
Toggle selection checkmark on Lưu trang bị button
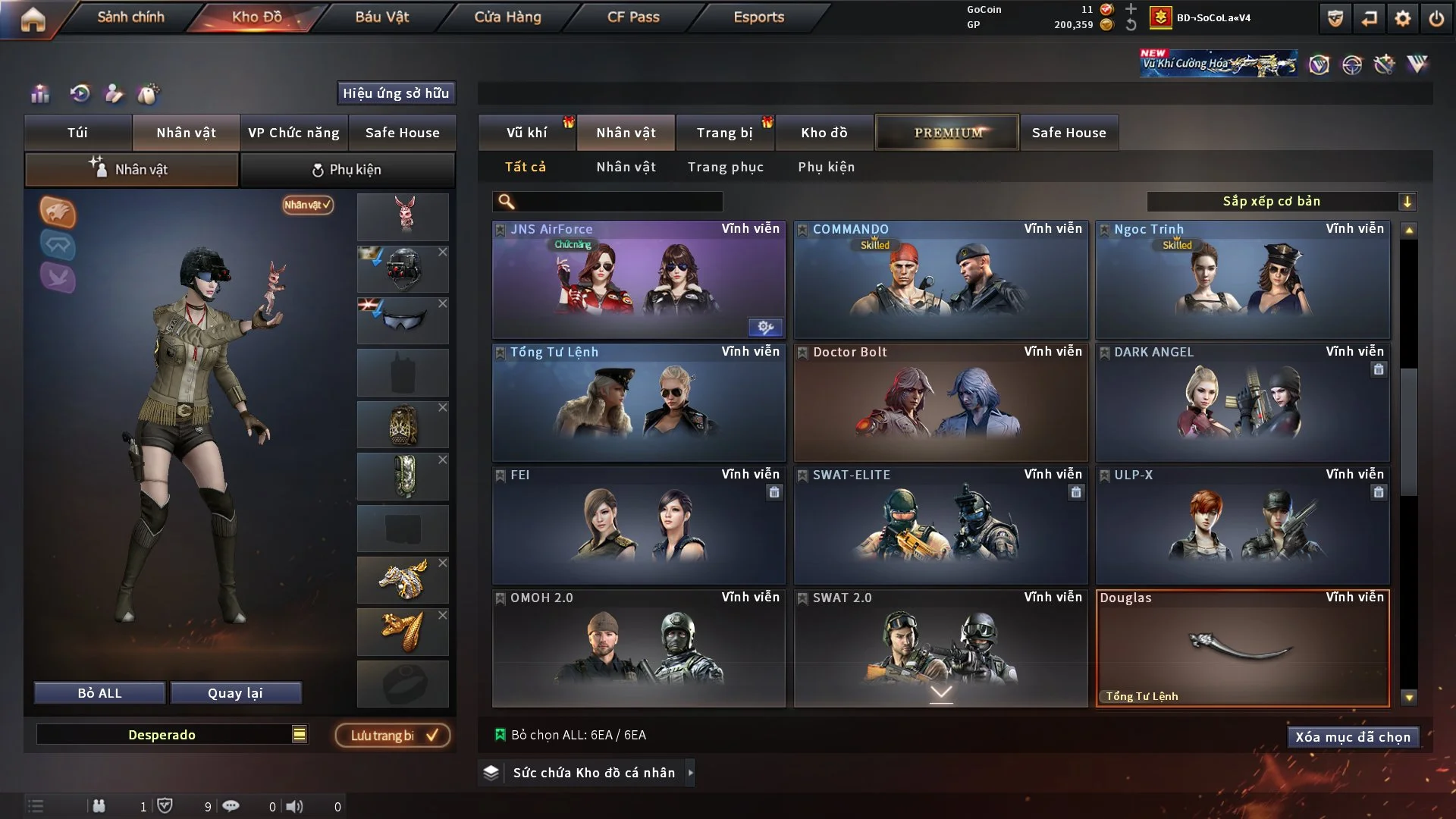click(x=432, y=734)
